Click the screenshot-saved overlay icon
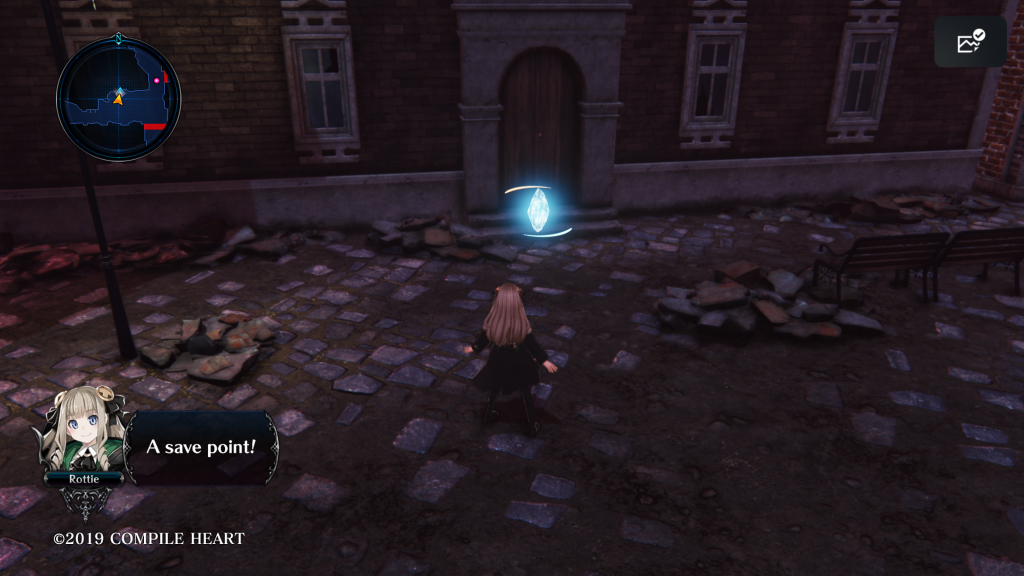 pyautogui.click(x=970, y=42)
